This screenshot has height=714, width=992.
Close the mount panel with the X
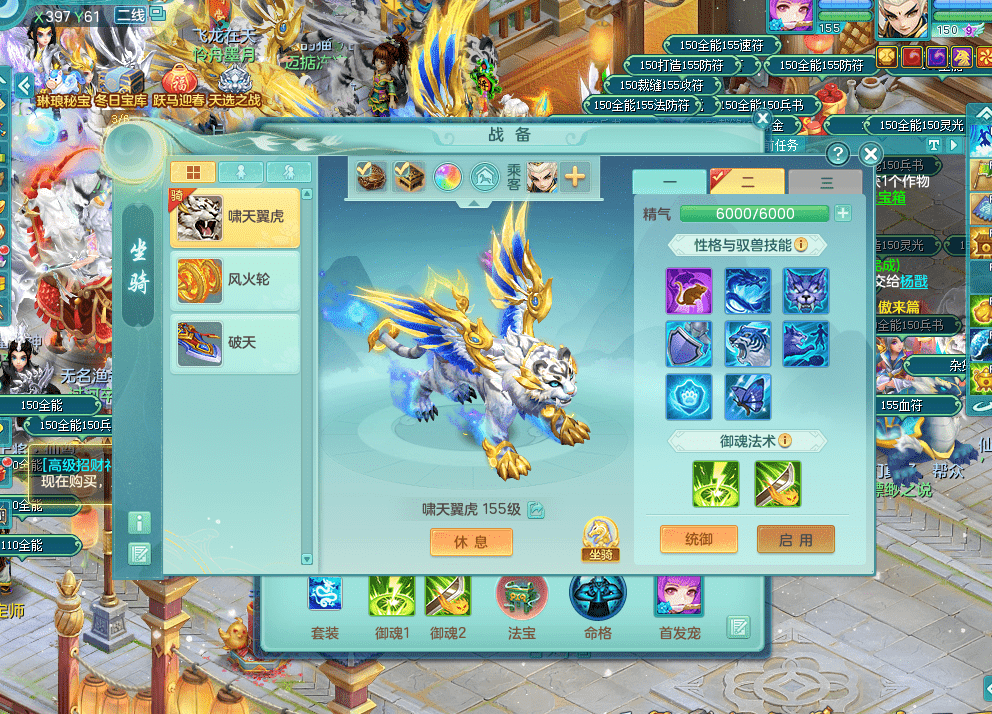[x=870, y=154]
